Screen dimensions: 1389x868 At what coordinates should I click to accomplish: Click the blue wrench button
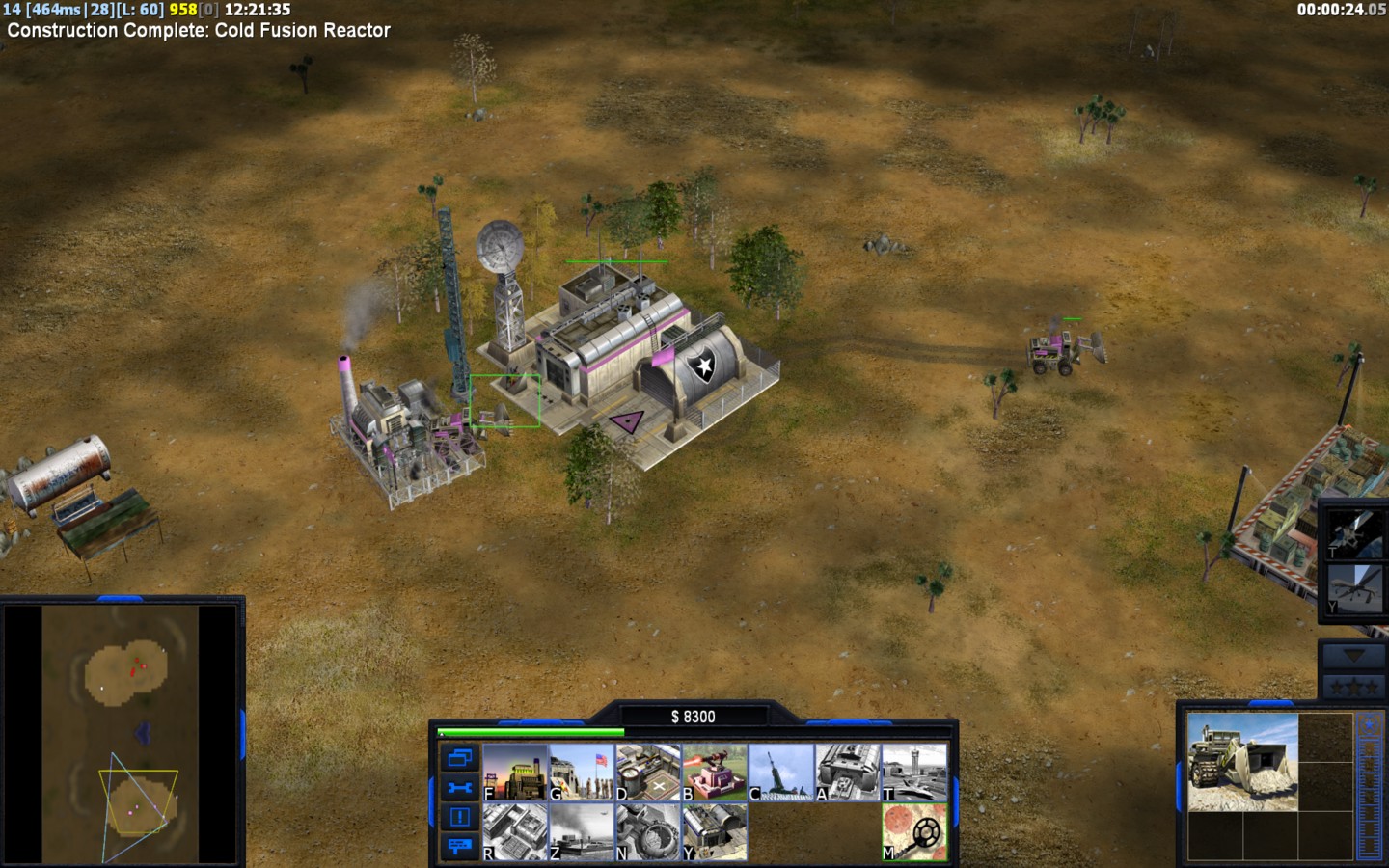(459, 788)
